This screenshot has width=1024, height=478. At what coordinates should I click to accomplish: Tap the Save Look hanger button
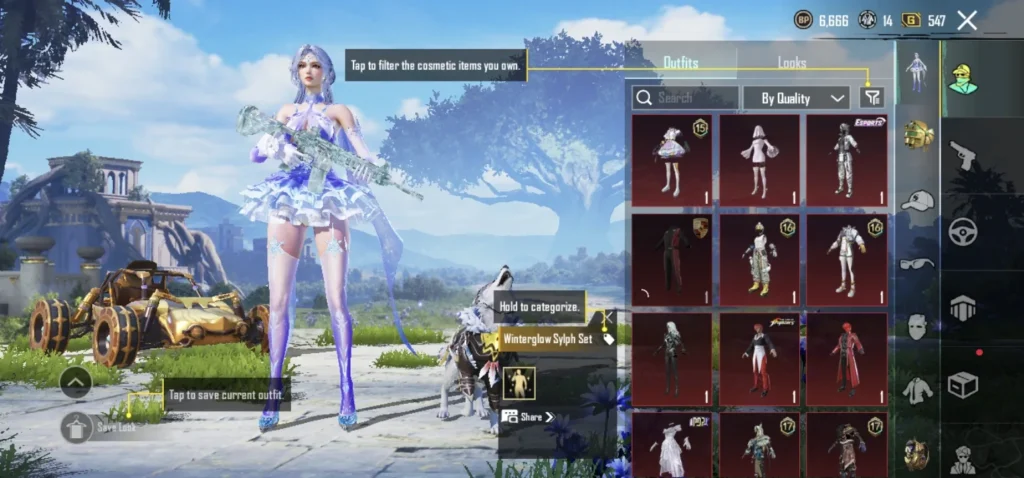click(x=77, y=427)
